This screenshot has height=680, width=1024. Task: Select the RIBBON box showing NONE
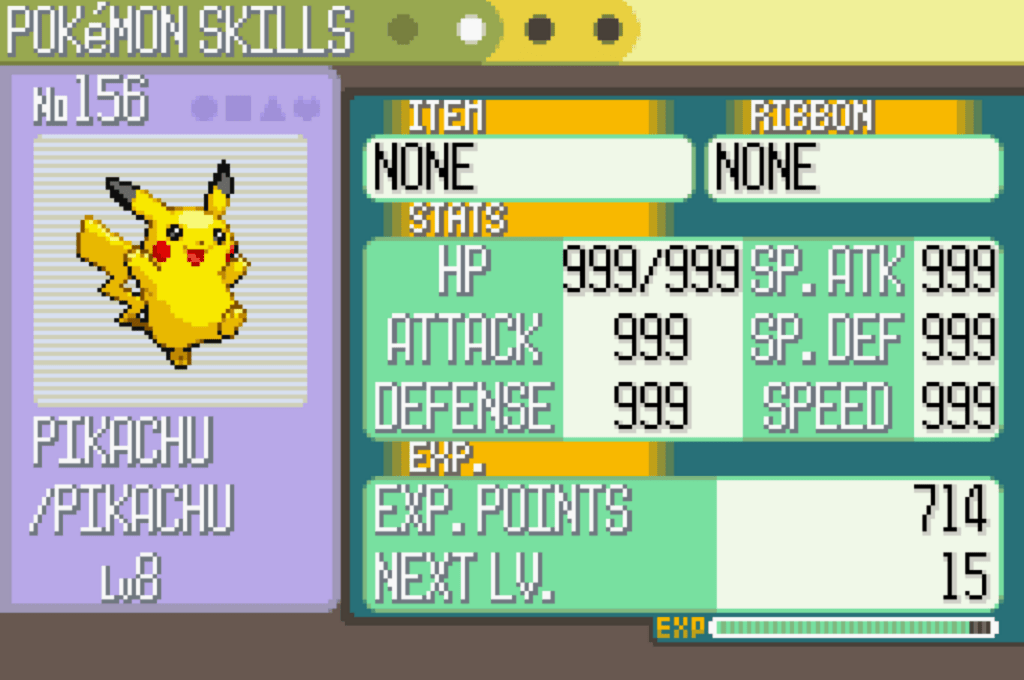click(x=854, y=167)
